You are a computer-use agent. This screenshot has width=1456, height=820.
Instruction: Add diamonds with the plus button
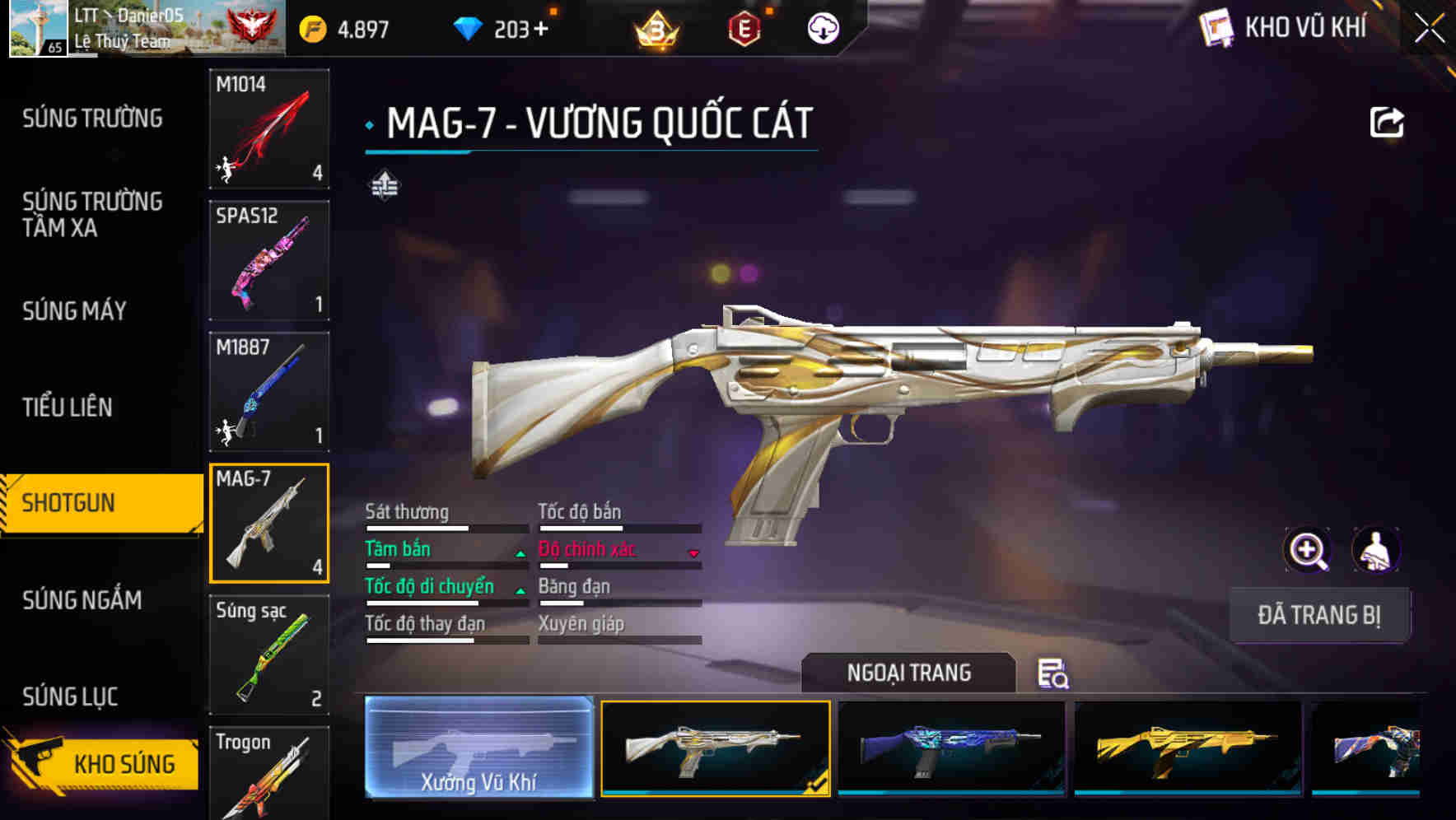[541, 30]
